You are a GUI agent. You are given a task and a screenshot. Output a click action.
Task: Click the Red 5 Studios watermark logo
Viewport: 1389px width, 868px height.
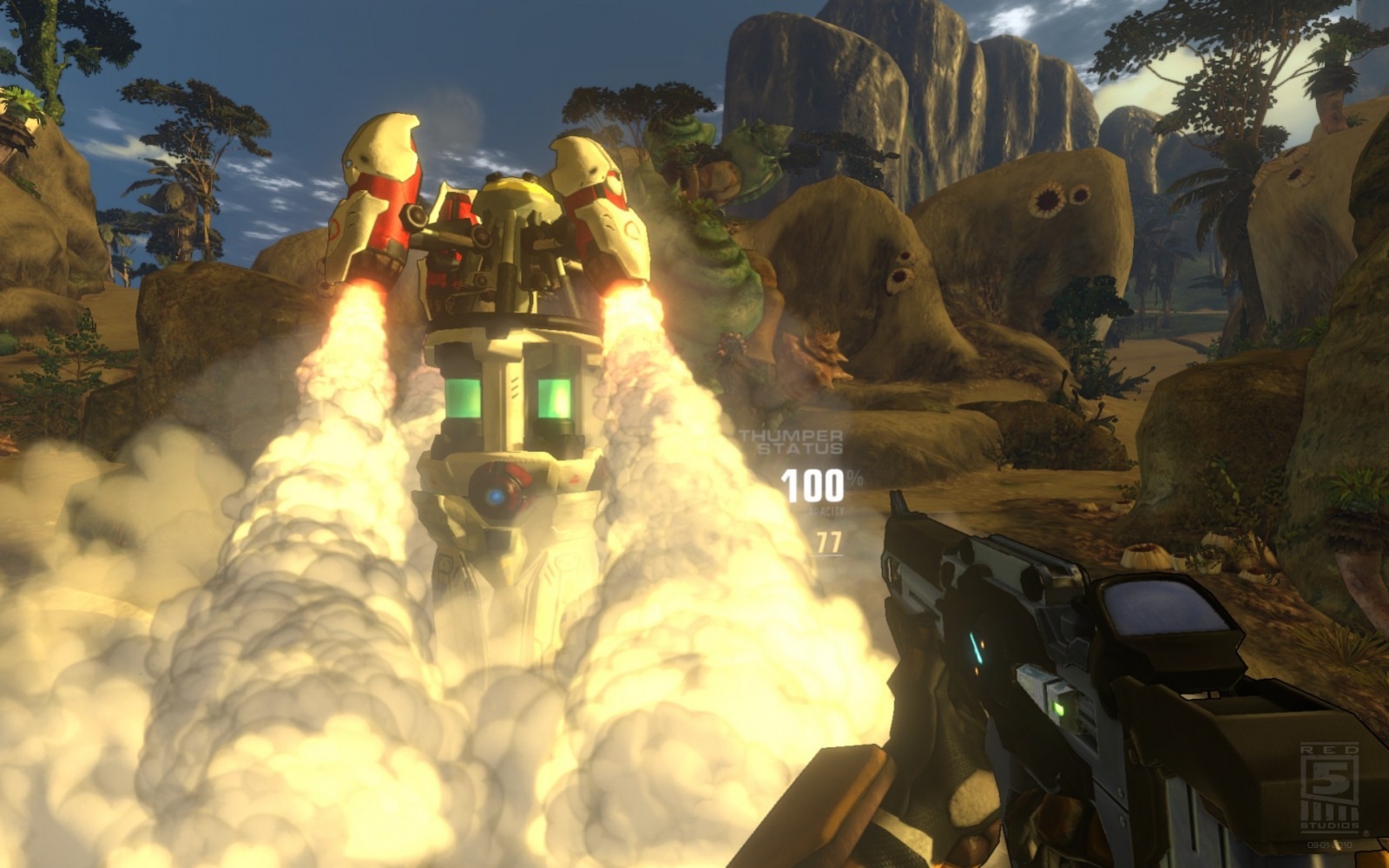(x=1328, y=786)
